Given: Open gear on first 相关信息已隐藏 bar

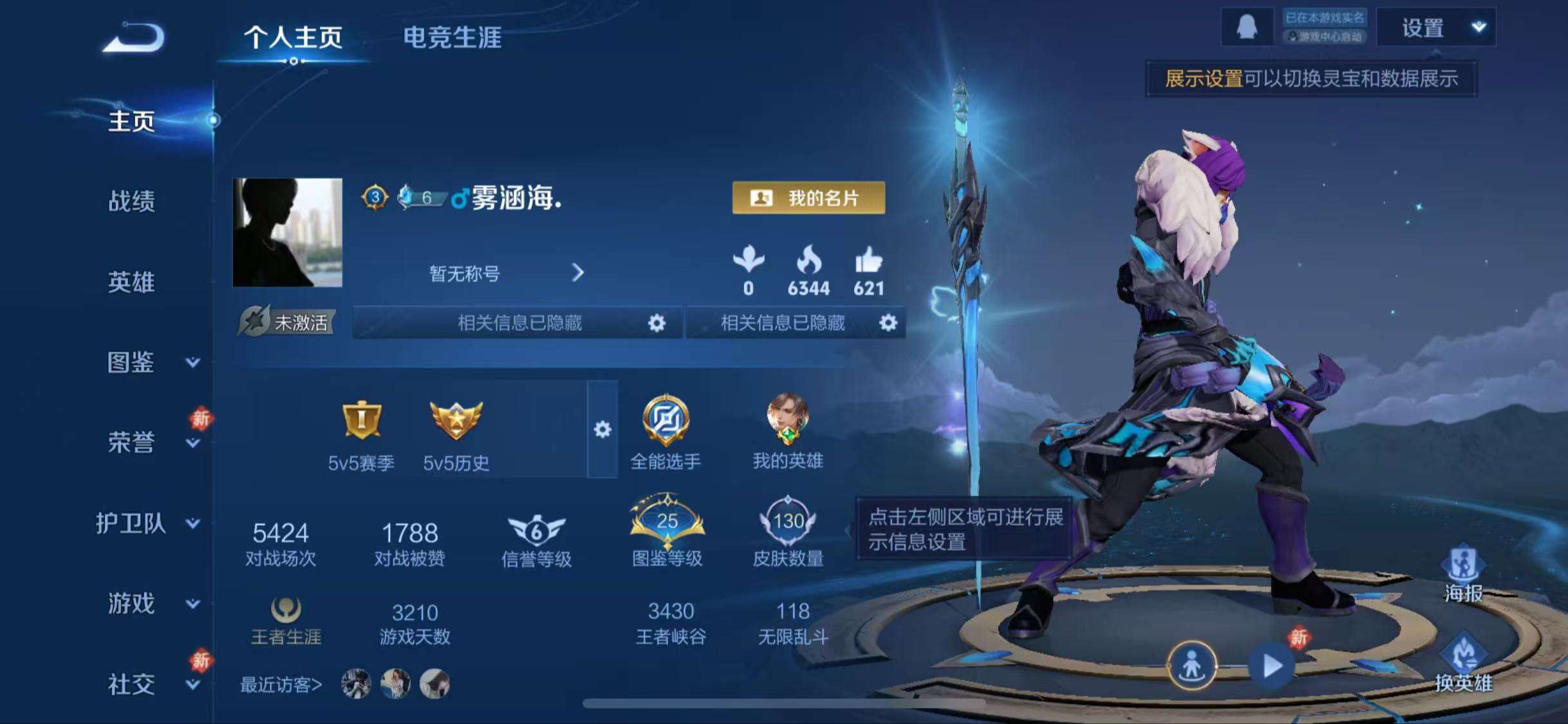Looking at the screenshot, I should [x=656, y=324].
